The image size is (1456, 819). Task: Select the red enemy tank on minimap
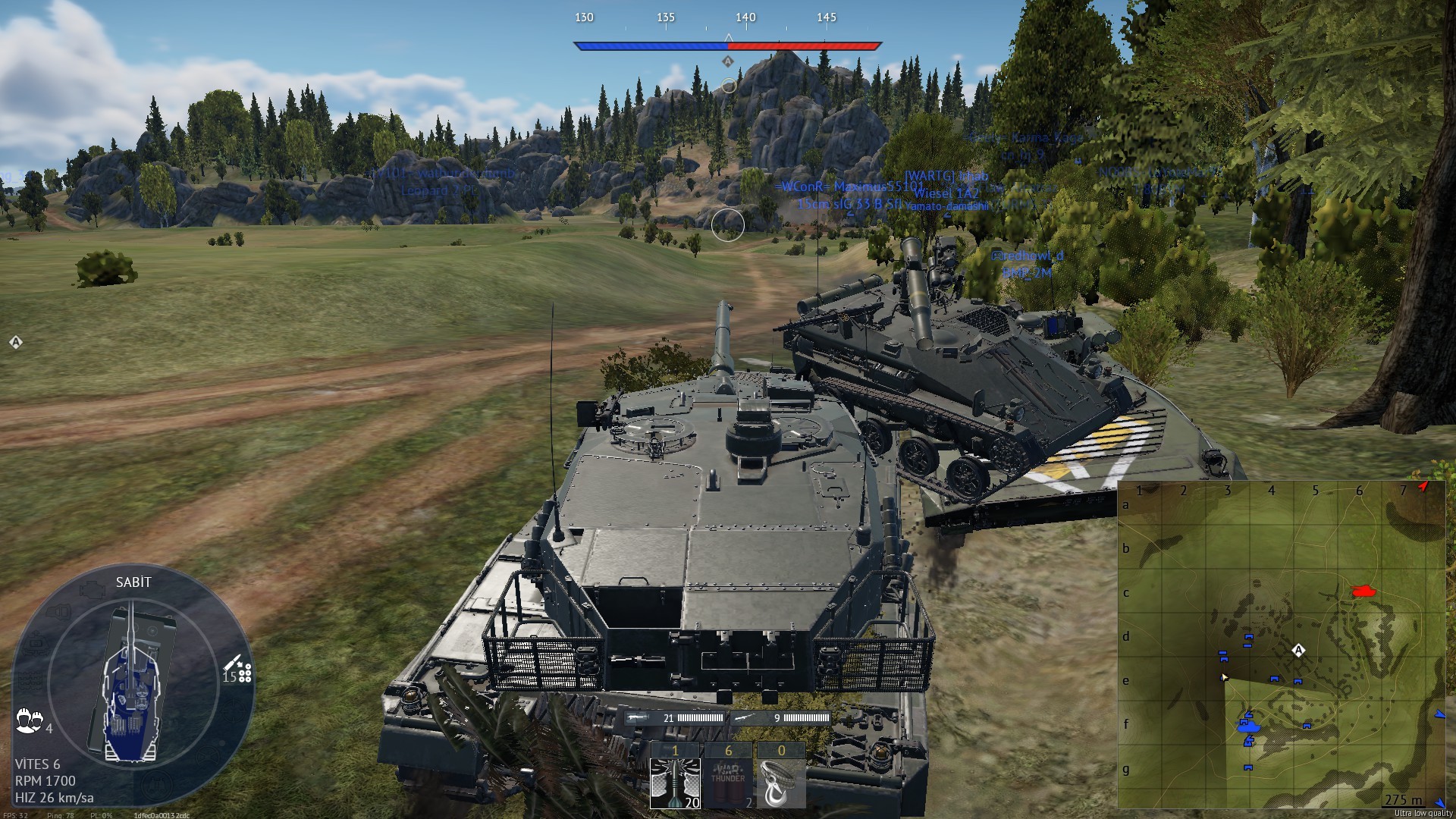point(1364,590)
